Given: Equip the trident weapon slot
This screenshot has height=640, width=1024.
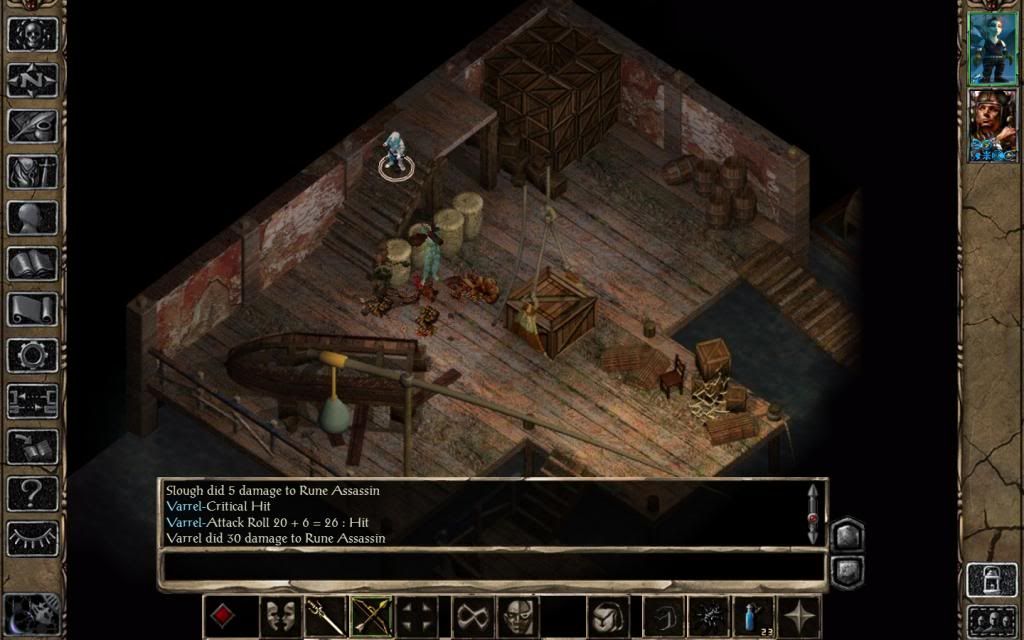Looking at the screenshot, I should (325, 615).
